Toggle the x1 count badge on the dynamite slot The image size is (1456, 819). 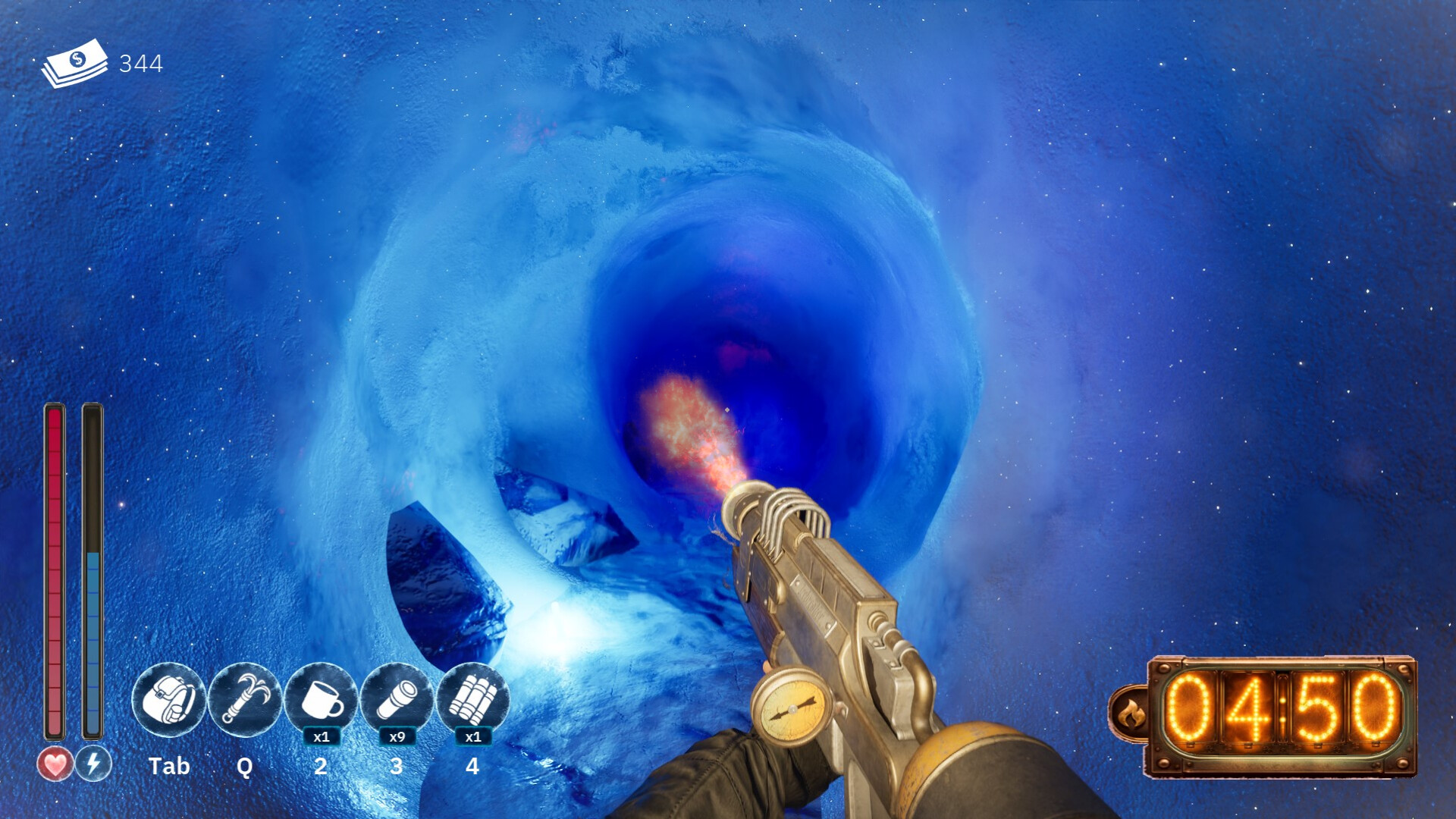click(x=472, y=736)
